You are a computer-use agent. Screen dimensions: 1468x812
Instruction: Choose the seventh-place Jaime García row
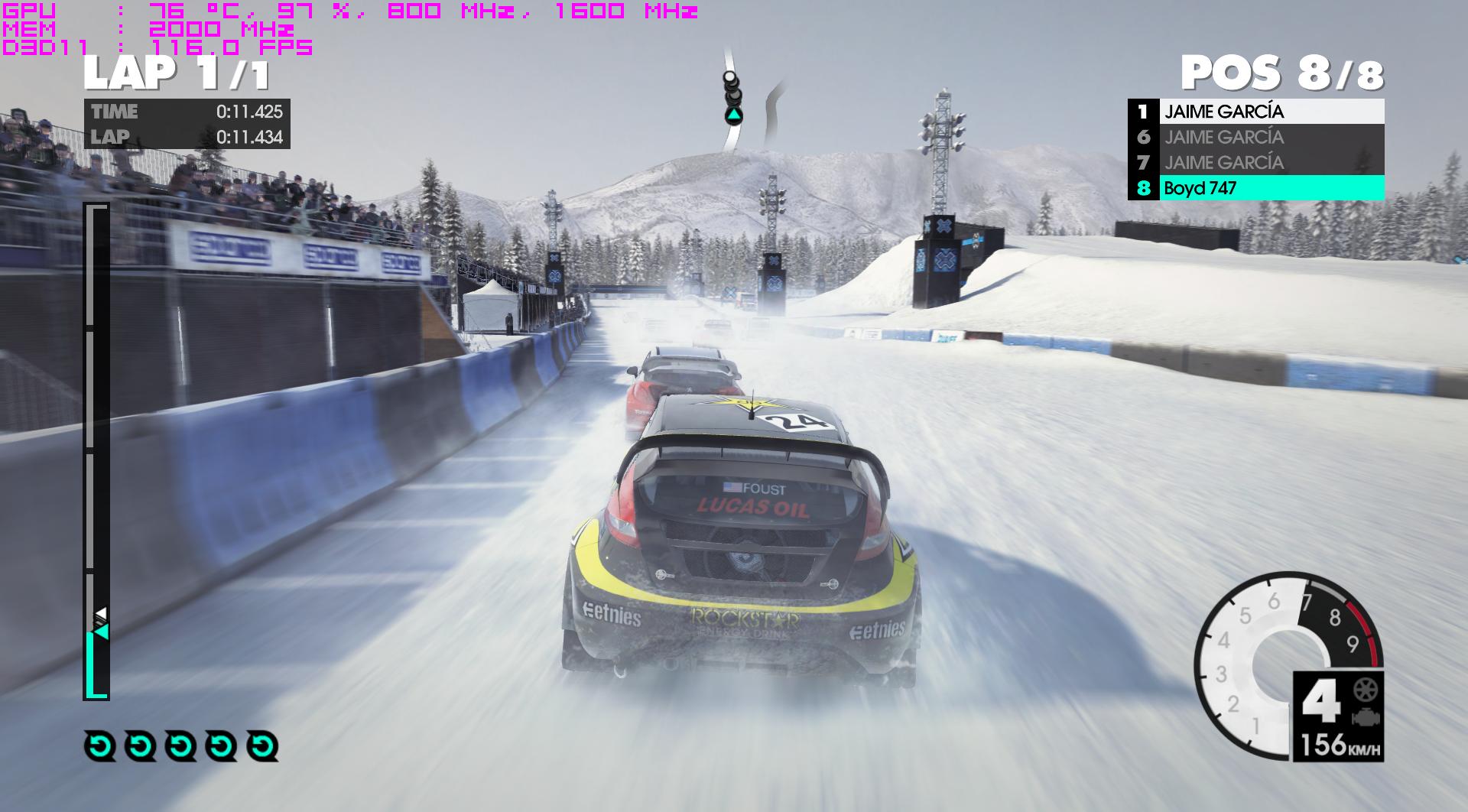pyautogui.click(x=1255, y=163)
